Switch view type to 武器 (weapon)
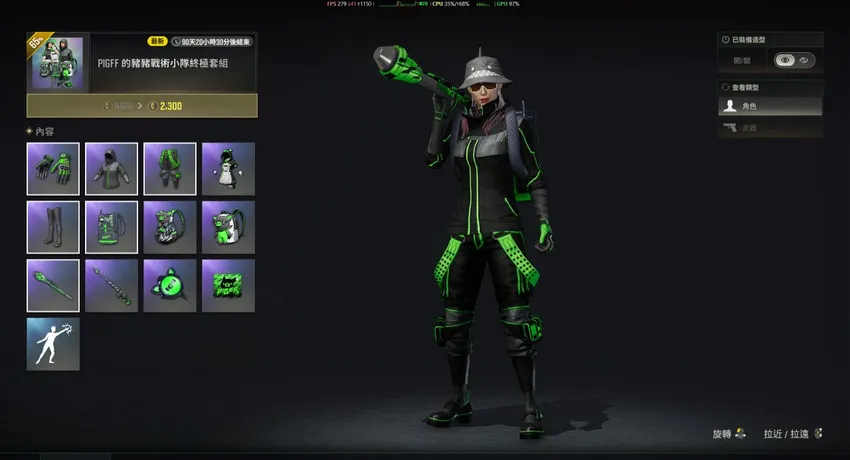The image size is (850, 460). point(770,128)
